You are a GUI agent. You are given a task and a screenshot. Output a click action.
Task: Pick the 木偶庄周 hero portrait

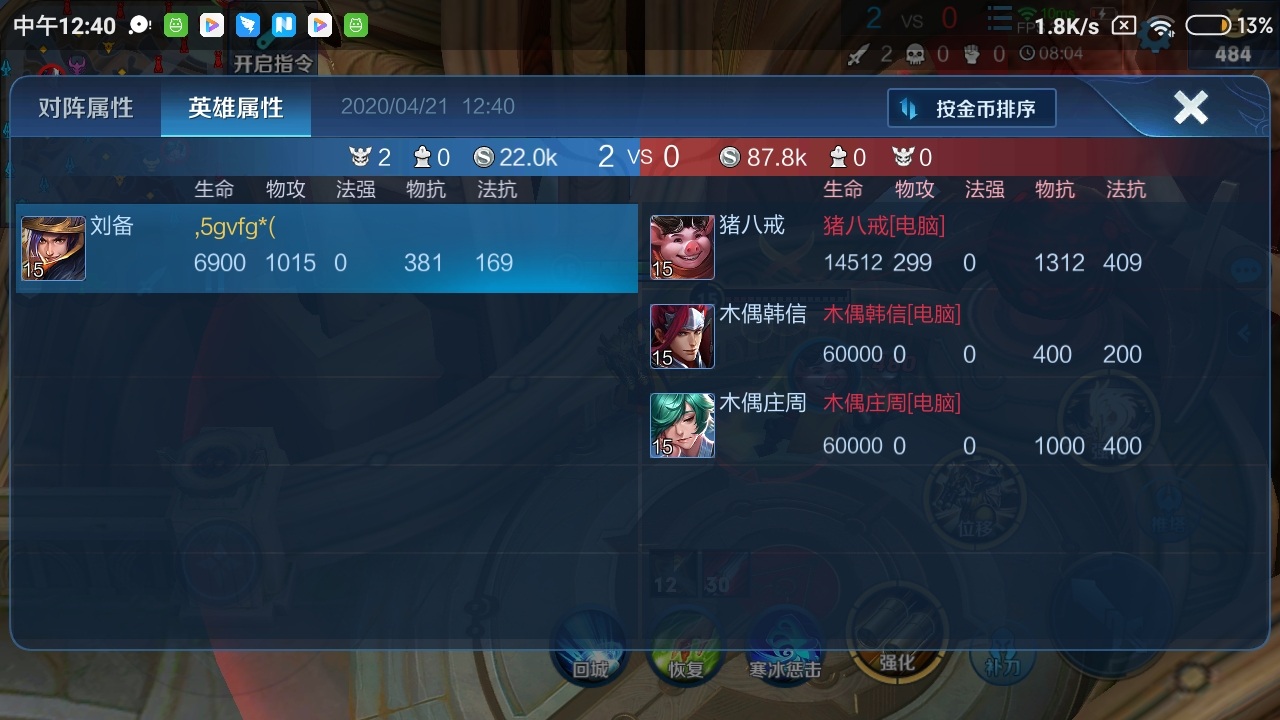pos(682,425)
